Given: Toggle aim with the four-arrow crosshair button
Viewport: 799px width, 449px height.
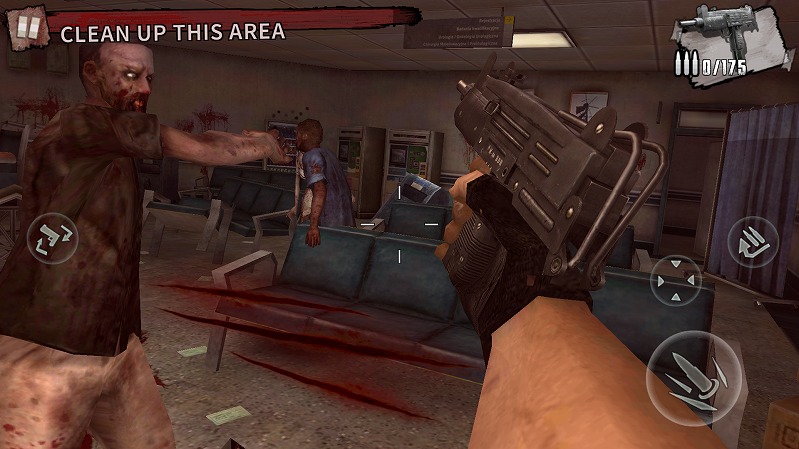Looking at the screenshot, I should (677, 280).
